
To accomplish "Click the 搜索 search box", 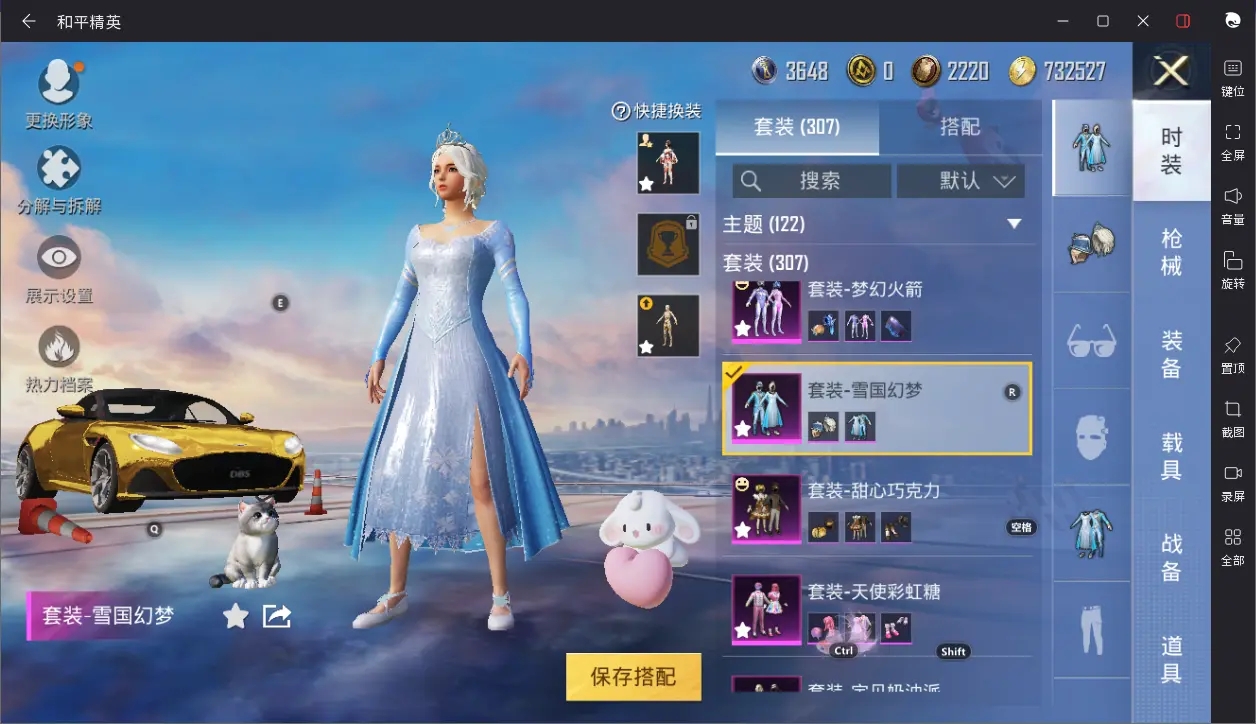I will click(812, 181).
